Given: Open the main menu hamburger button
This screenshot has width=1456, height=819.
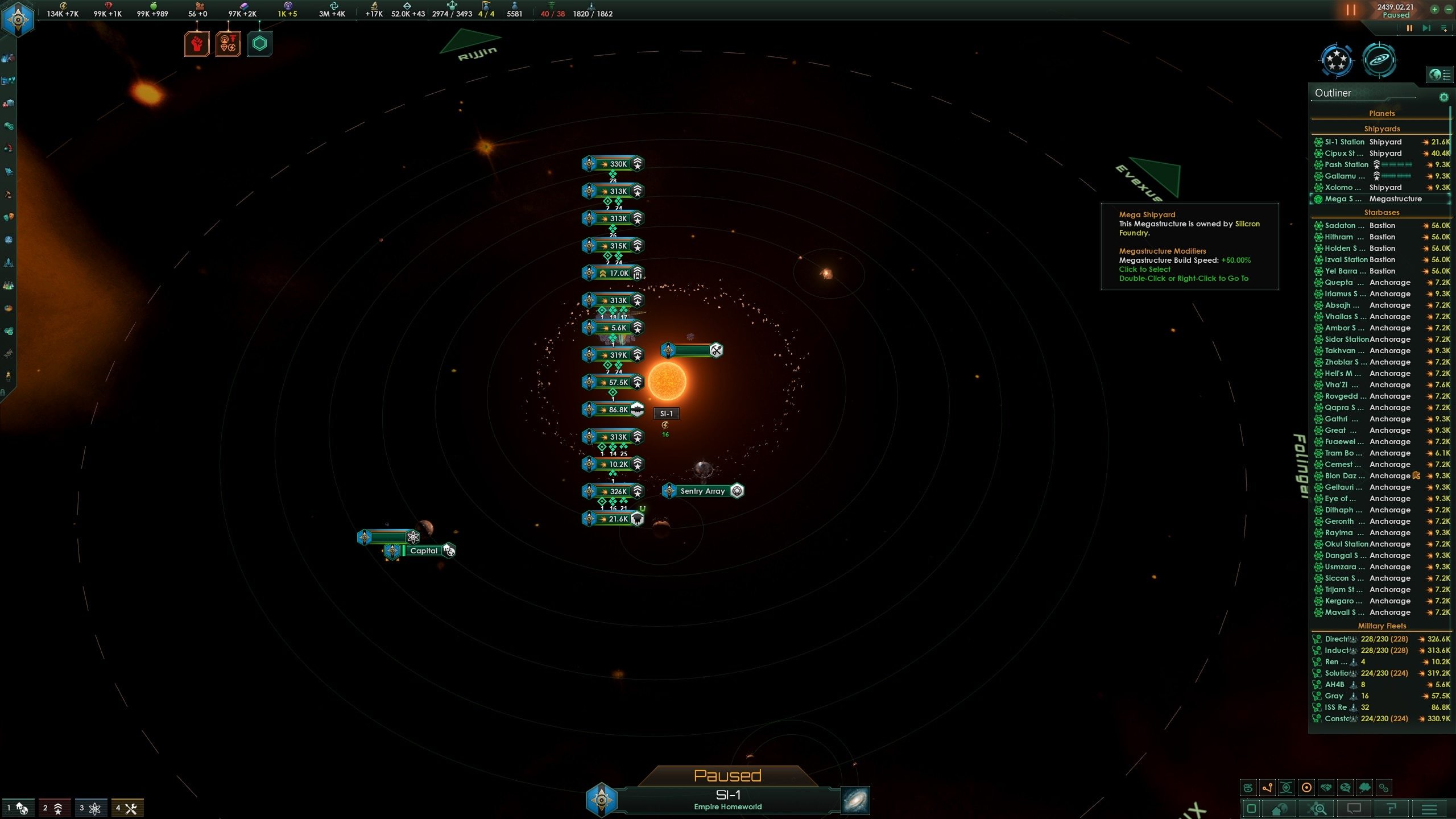Looking at the screenshot, I should click(1429, 808).
